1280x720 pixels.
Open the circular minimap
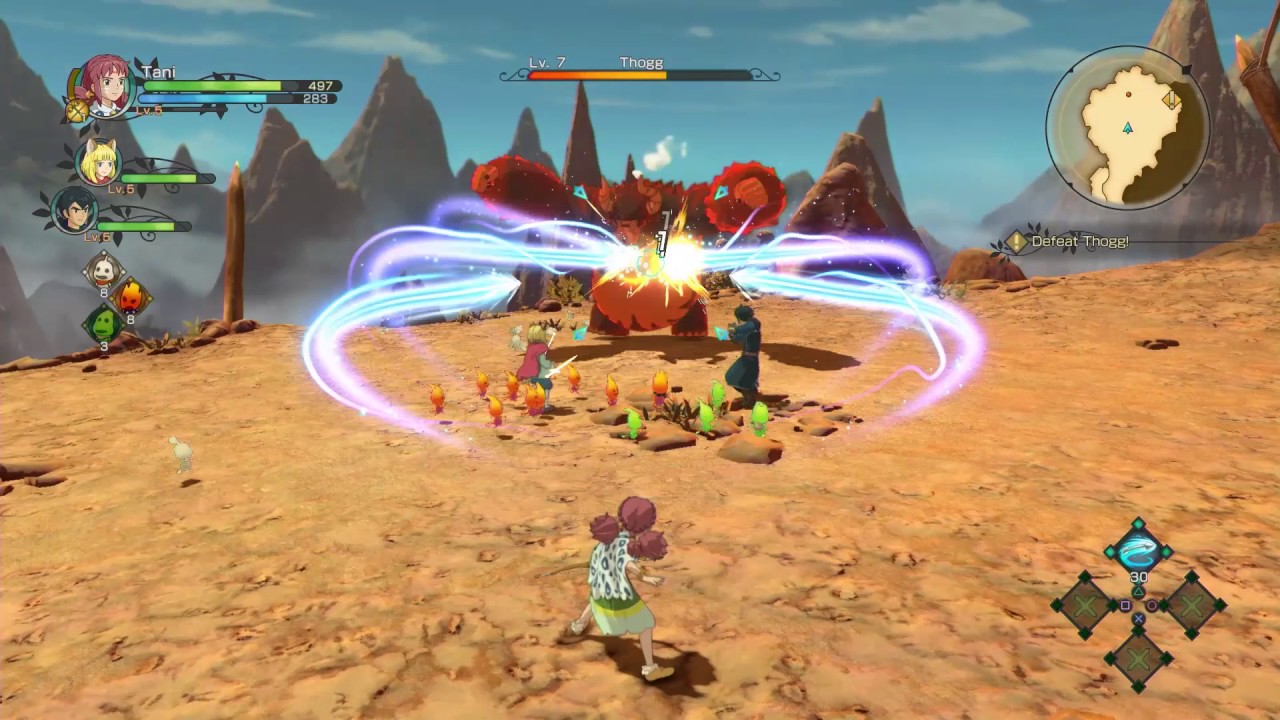pos(1127,126)
